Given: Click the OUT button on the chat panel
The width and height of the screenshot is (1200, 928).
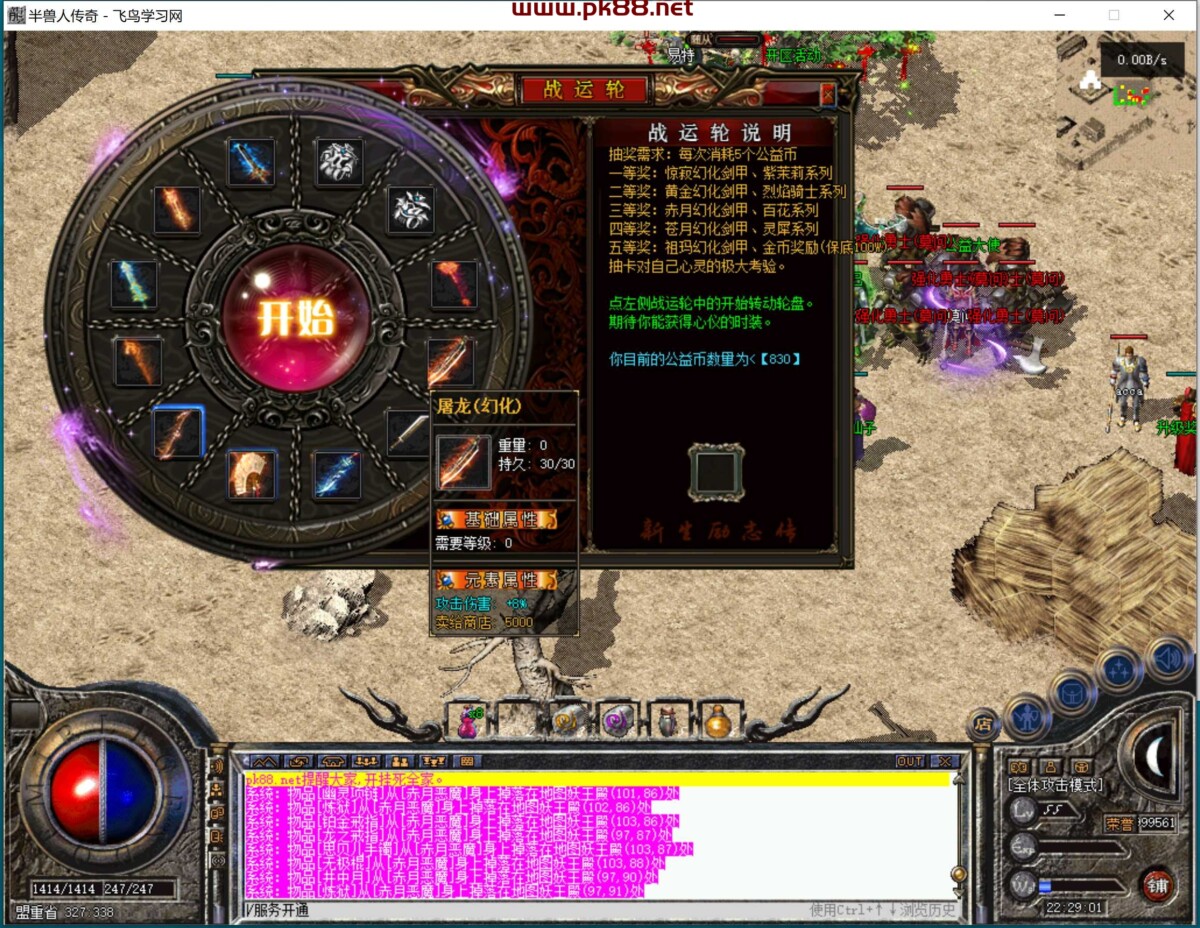Looking at the screenshot, I should click(910, 761).
